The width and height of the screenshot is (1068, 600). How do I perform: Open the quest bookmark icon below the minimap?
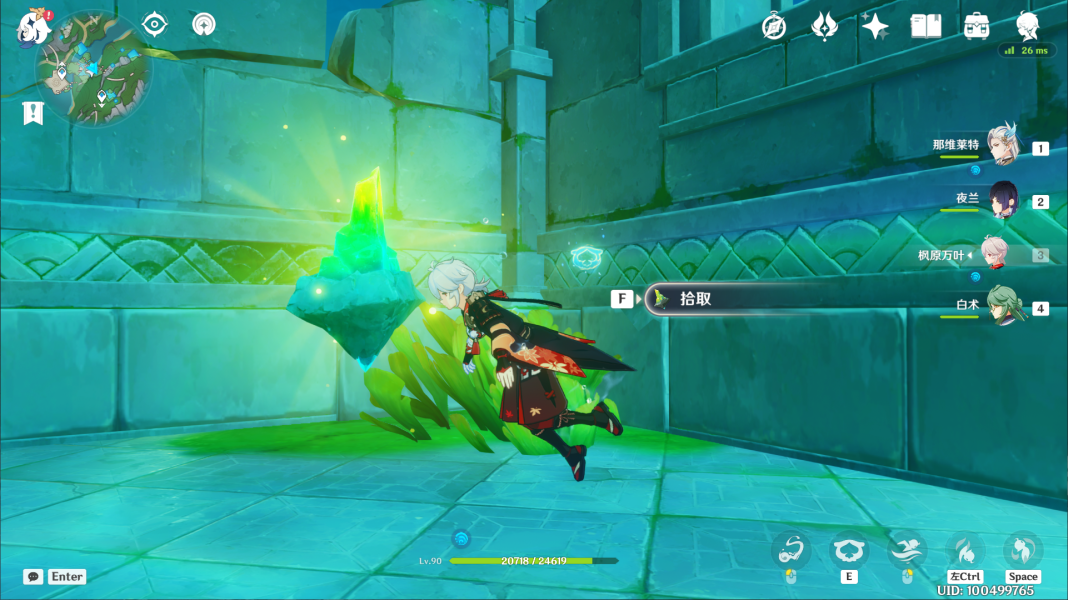click(33, 113)
